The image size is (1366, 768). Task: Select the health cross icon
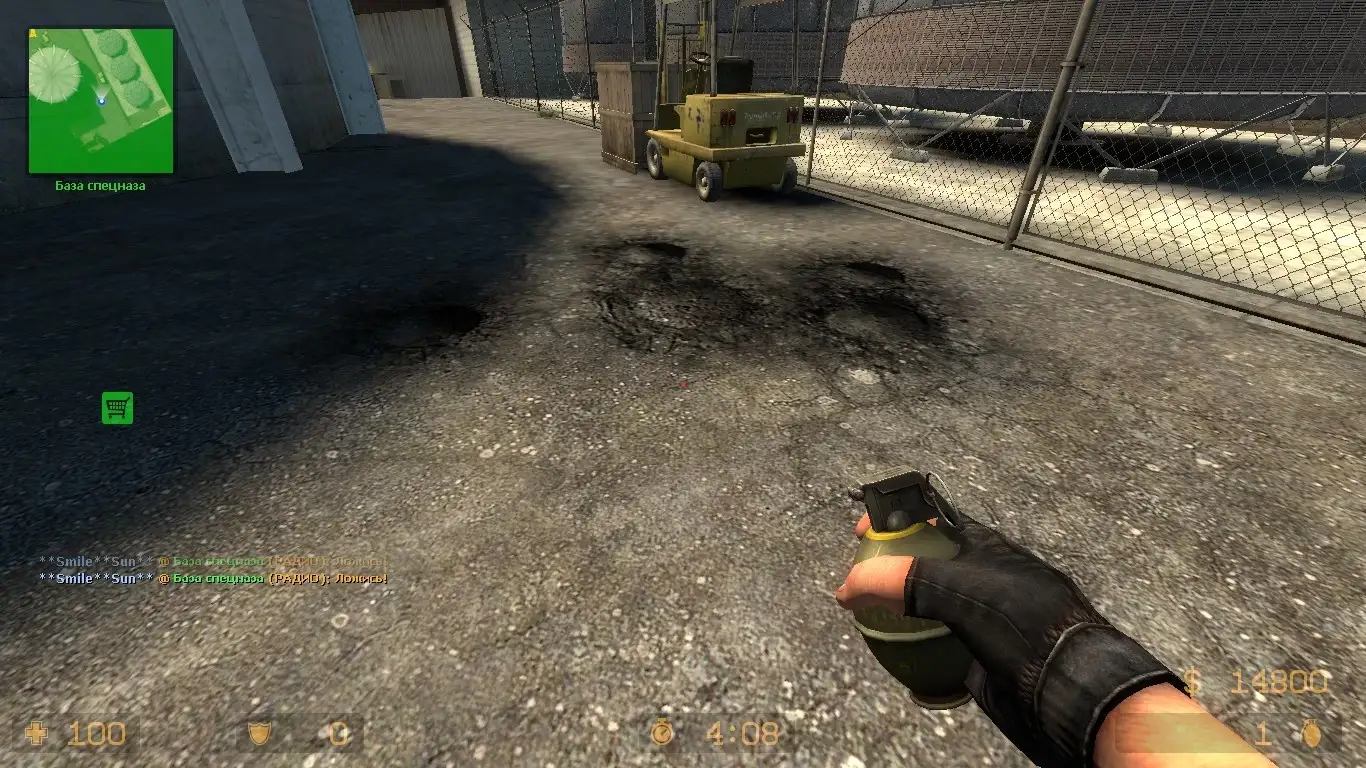[x=37, y=733]
